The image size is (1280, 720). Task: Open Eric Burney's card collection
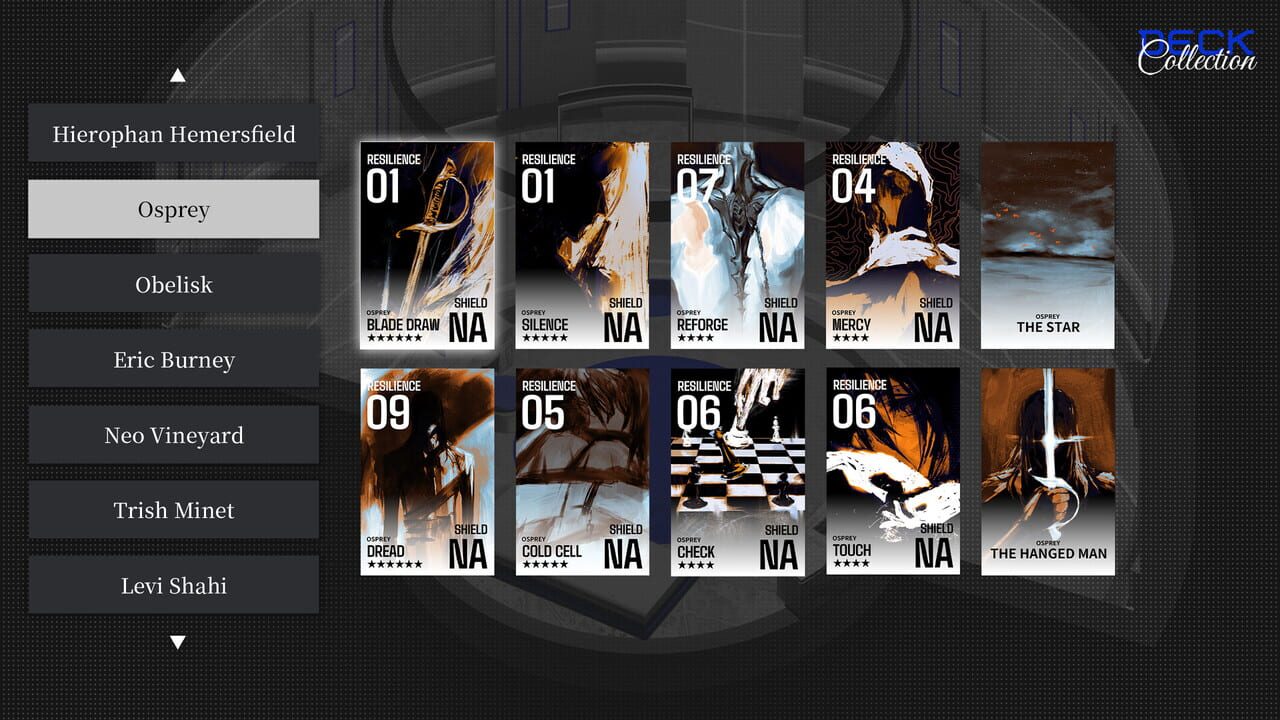173,359
